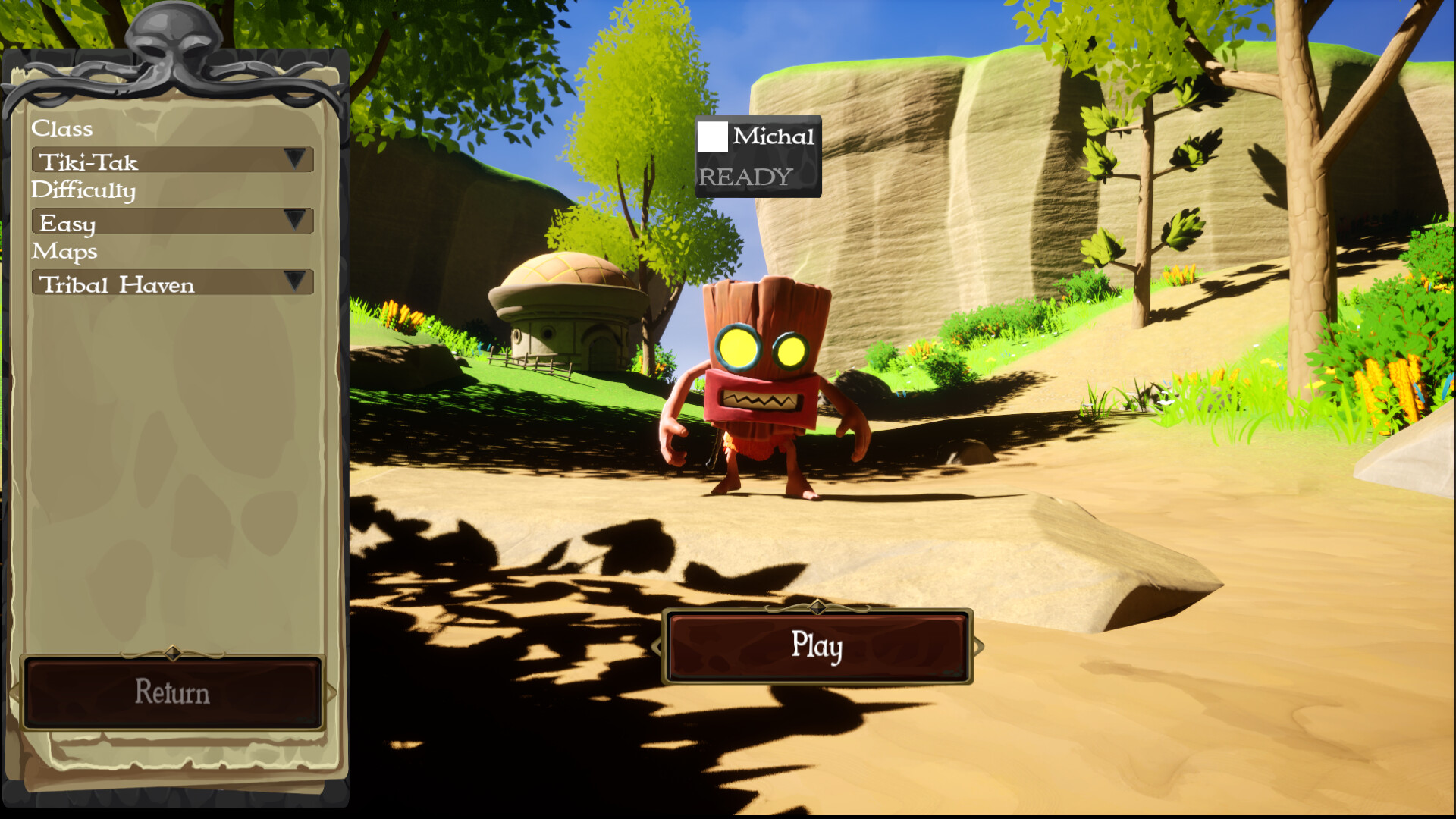Click the diamond ornament above the Play button
This screenshot has height=819, width=1456.
coord(817,607)
